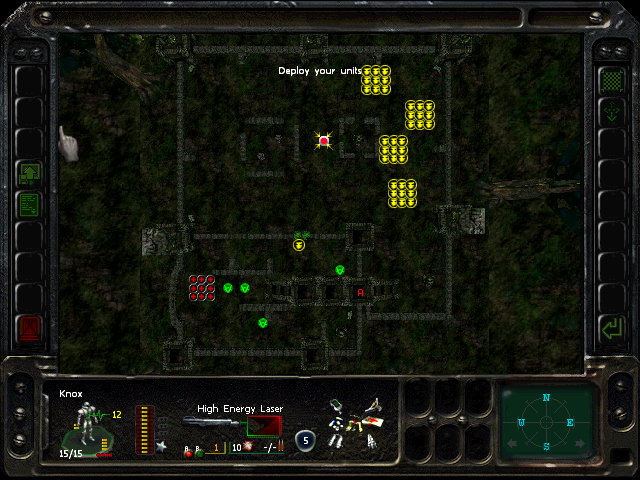Screen dimensions: 640x480
Task: Click the green downward arrows button
Action: click(x=610, y=113)
